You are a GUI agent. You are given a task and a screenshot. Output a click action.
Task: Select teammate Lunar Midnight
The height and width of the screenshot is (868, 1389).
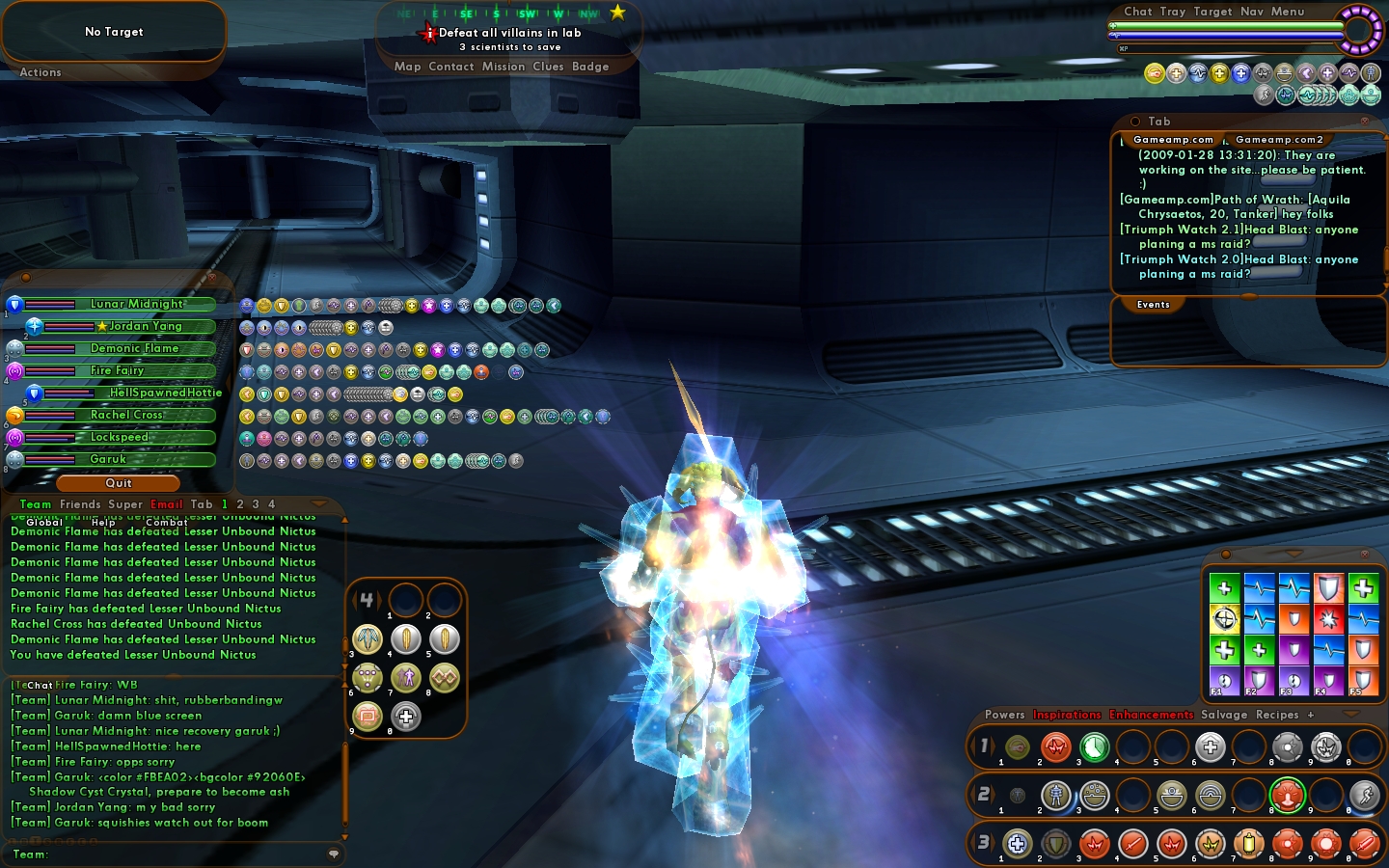[137, 304]
